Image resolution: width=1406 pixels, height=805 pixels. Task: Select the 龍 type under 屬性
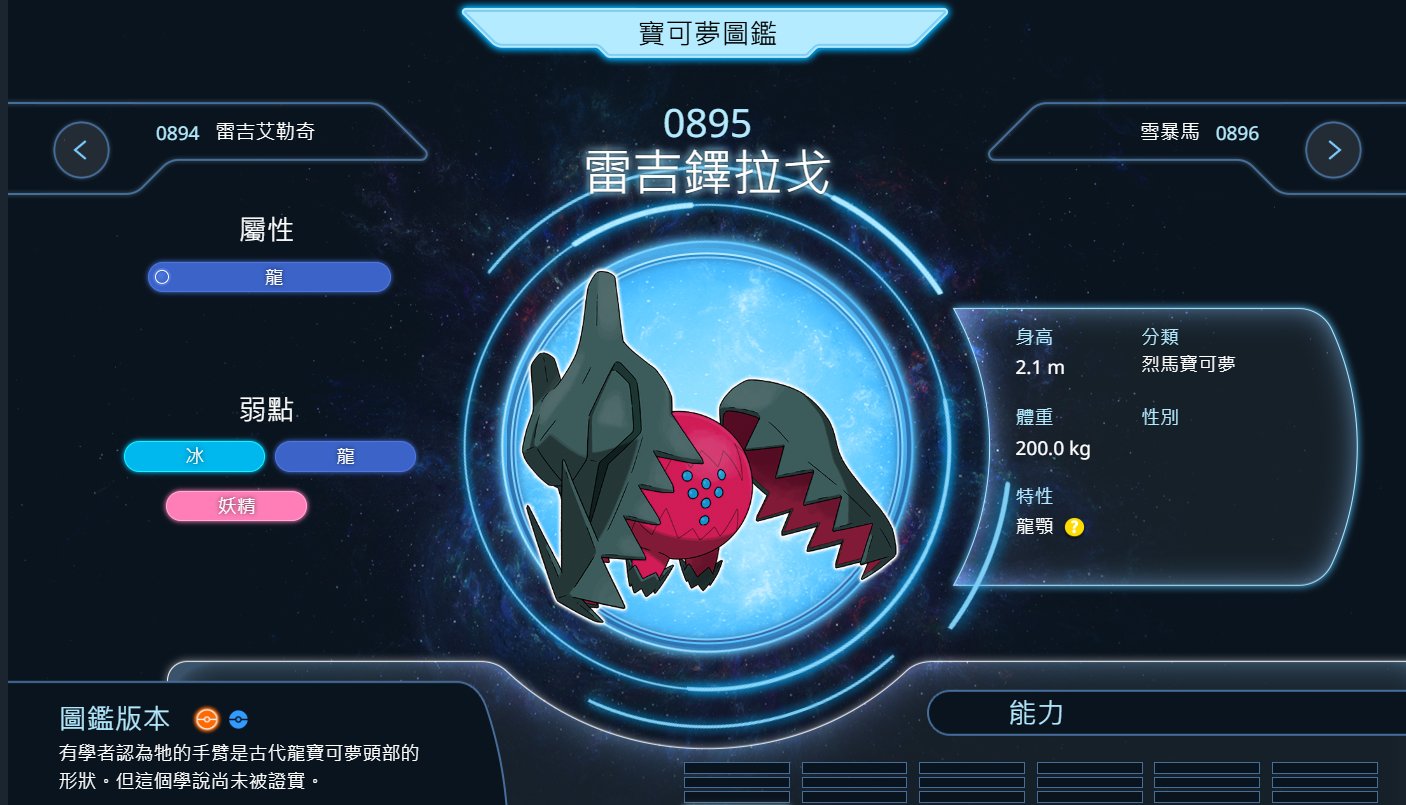coord(269,277)
